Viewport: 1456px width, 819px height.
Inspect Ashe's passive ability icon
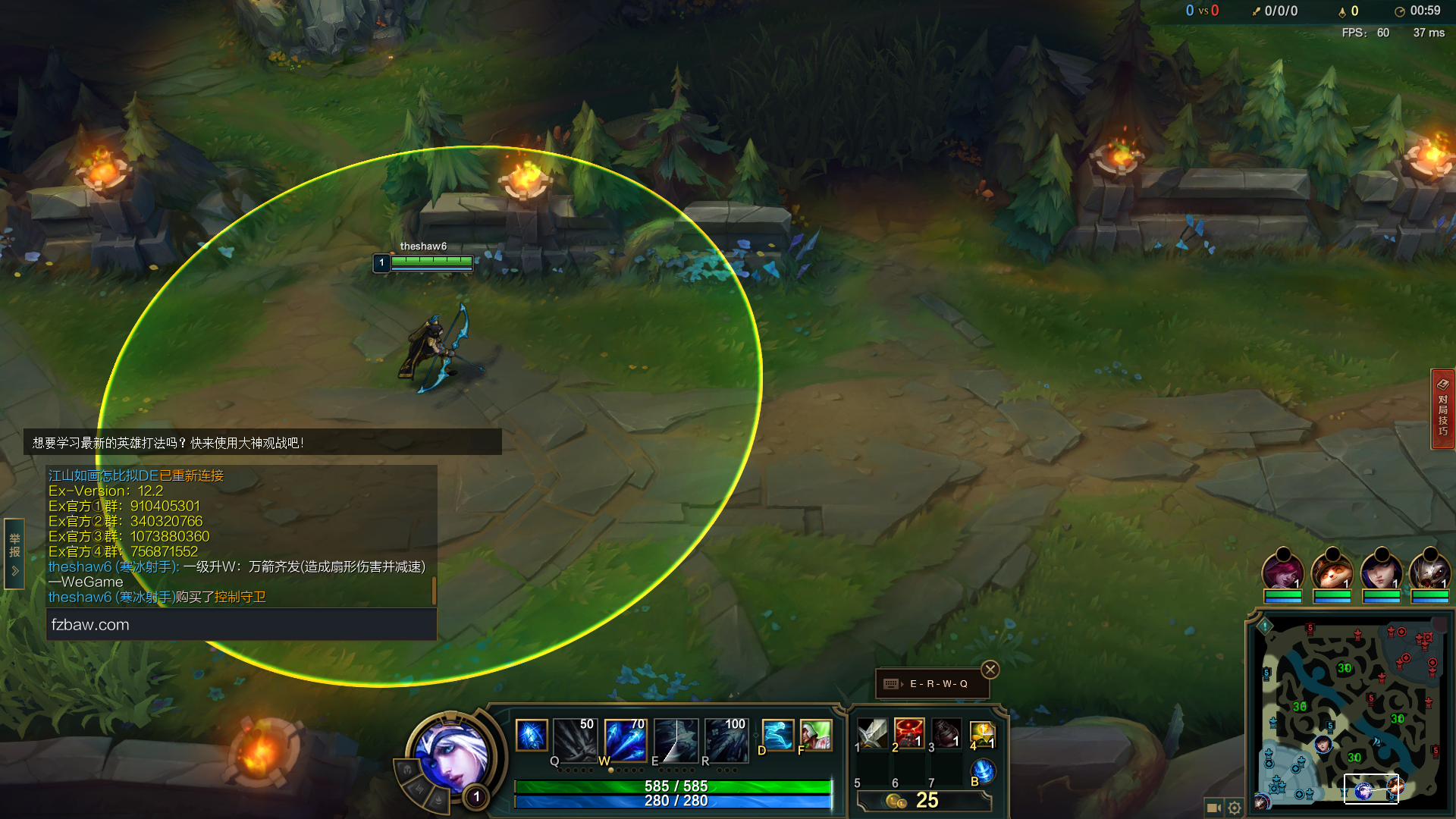tap(531, 735)
